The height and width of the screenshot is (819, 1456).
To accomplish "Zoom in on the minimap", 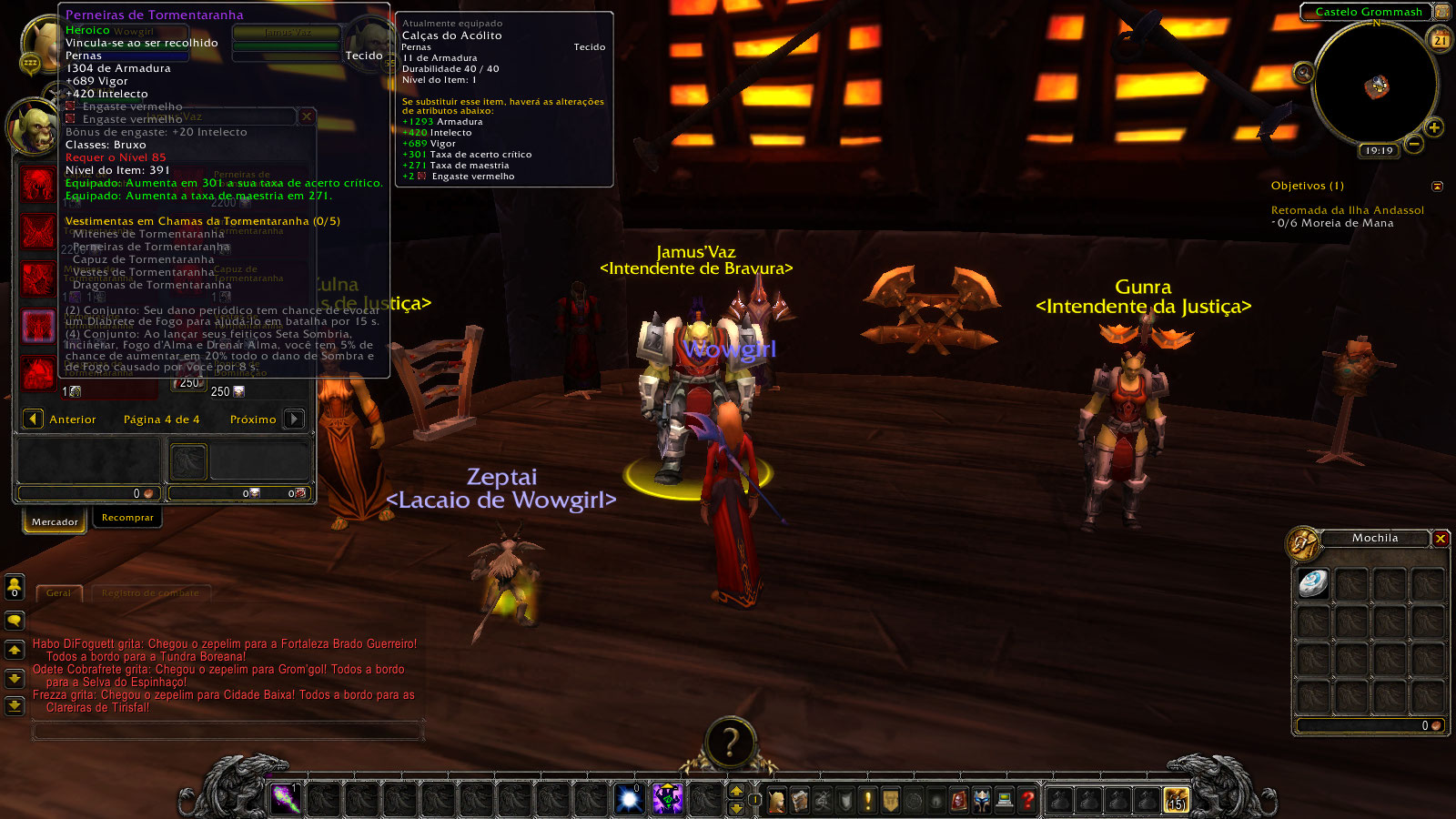I will click(1434, 128).
